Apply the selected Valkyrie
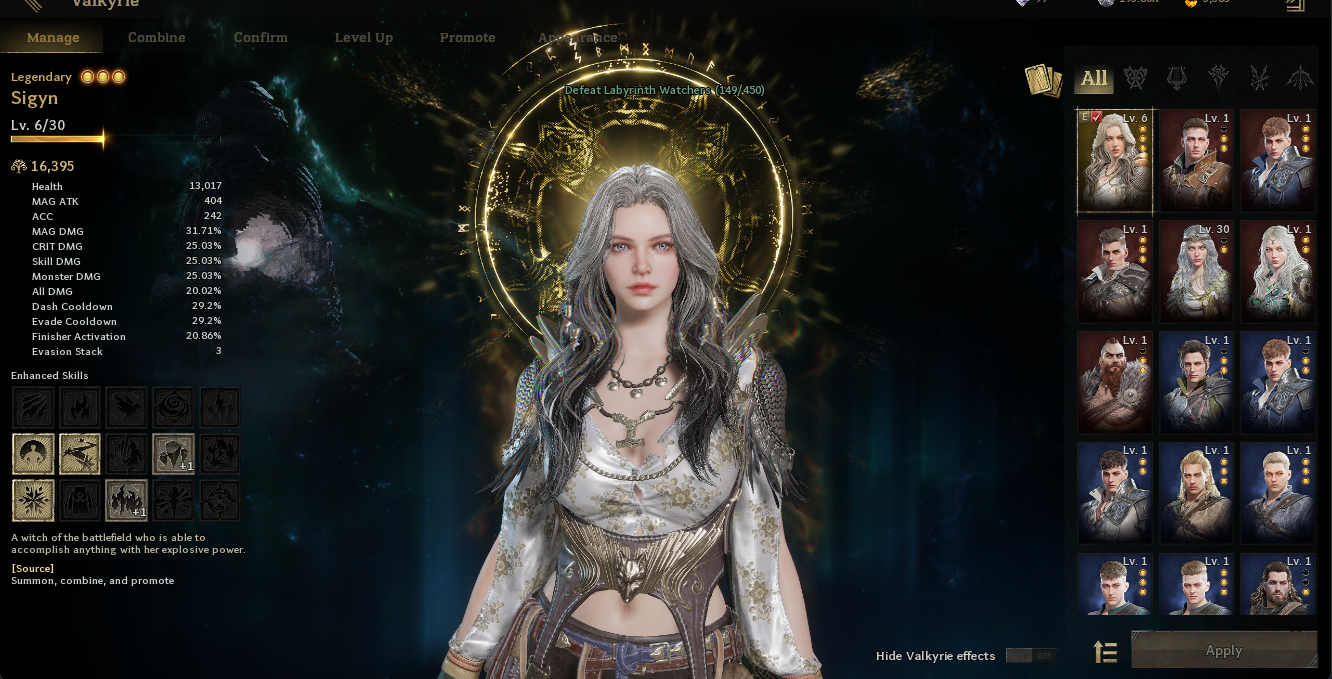Screen dimensions: 1332x679 coord(1223,650)
